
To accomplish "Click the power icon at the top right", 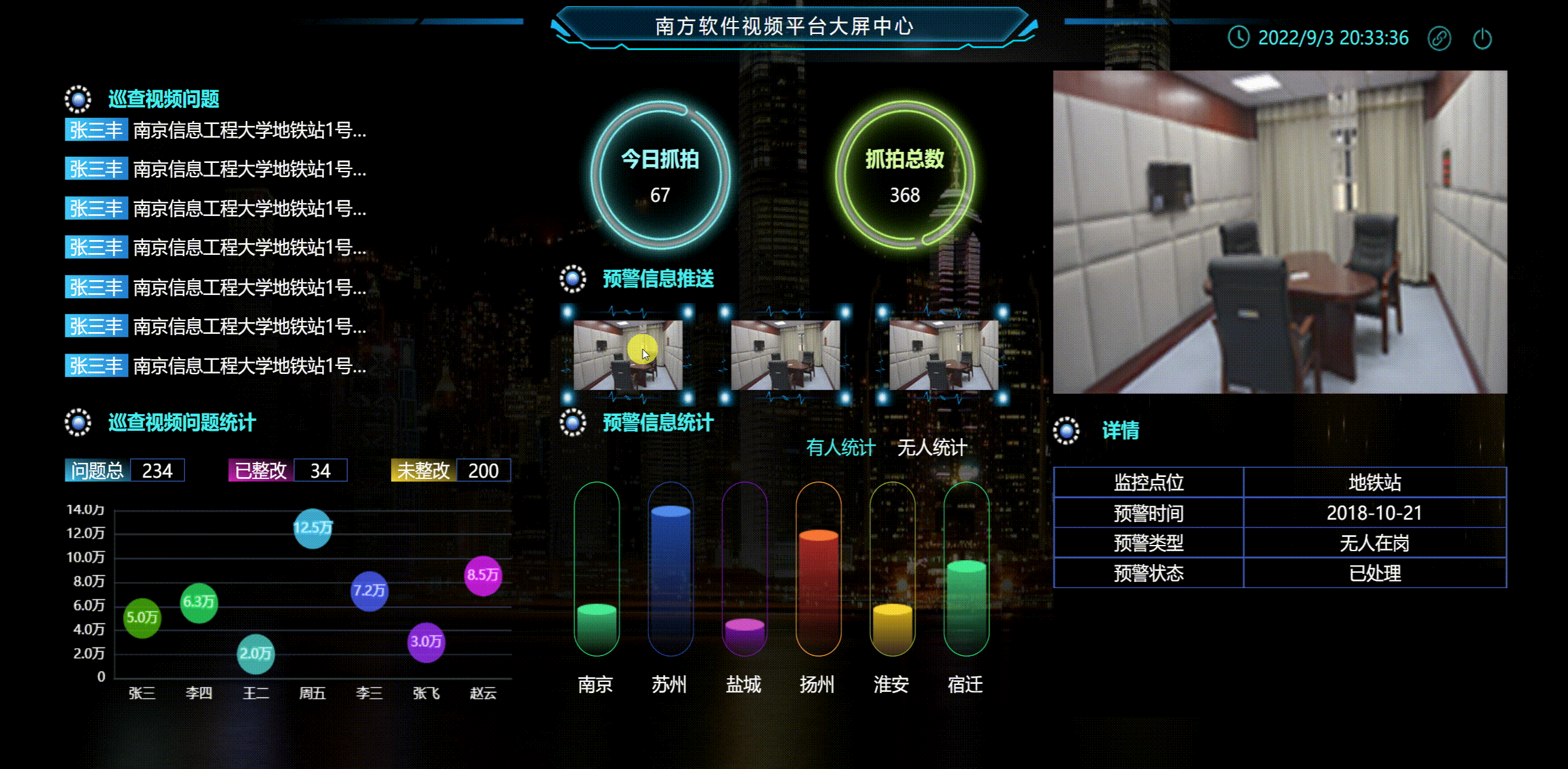I will (1483, 38).
